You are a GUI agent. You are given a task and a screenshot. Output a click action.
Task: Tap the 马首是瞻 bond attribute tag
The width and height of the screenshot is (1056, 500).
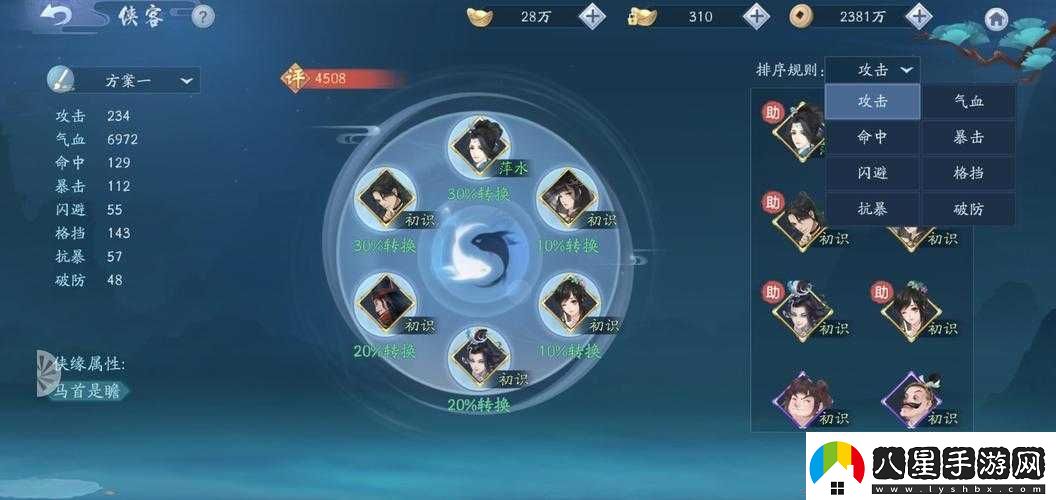(x=86, y=391)
